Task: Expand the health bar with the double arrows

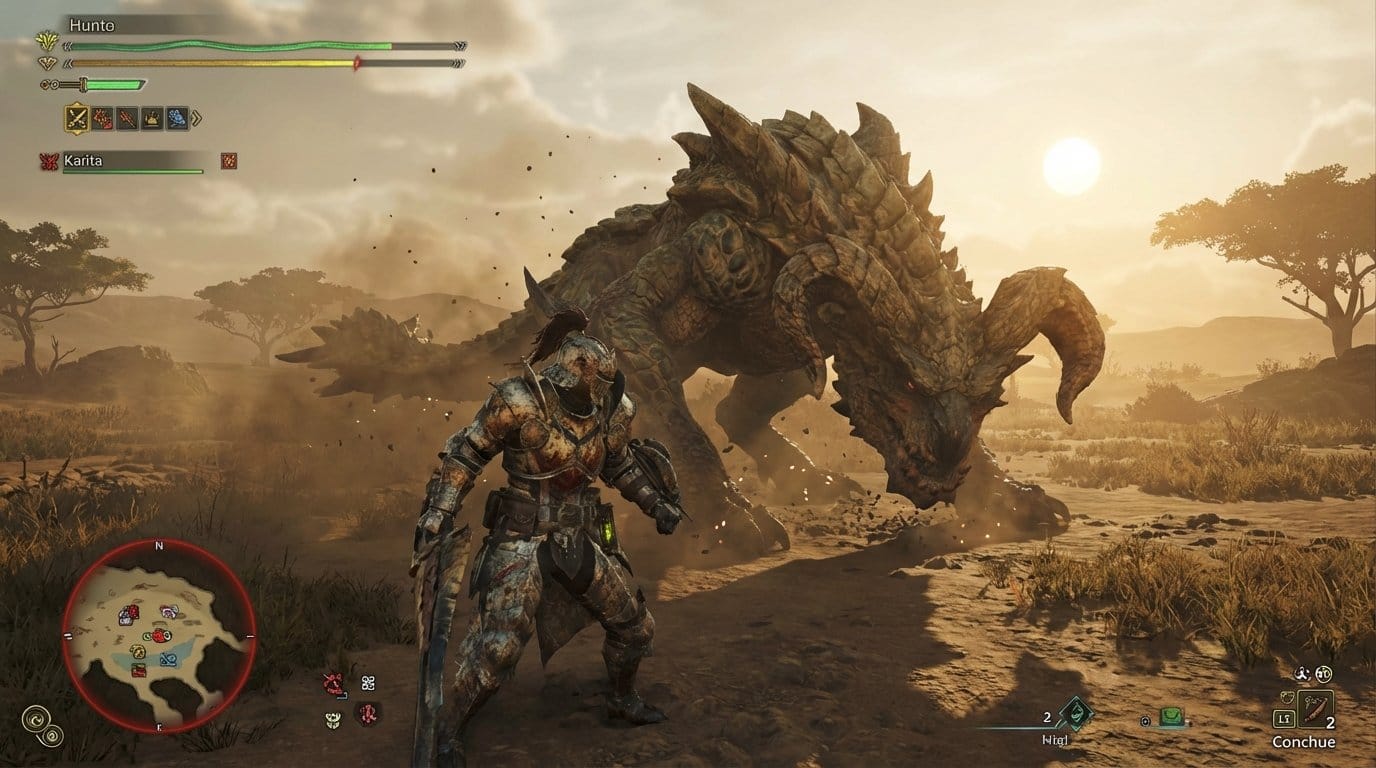Action: 459,44
